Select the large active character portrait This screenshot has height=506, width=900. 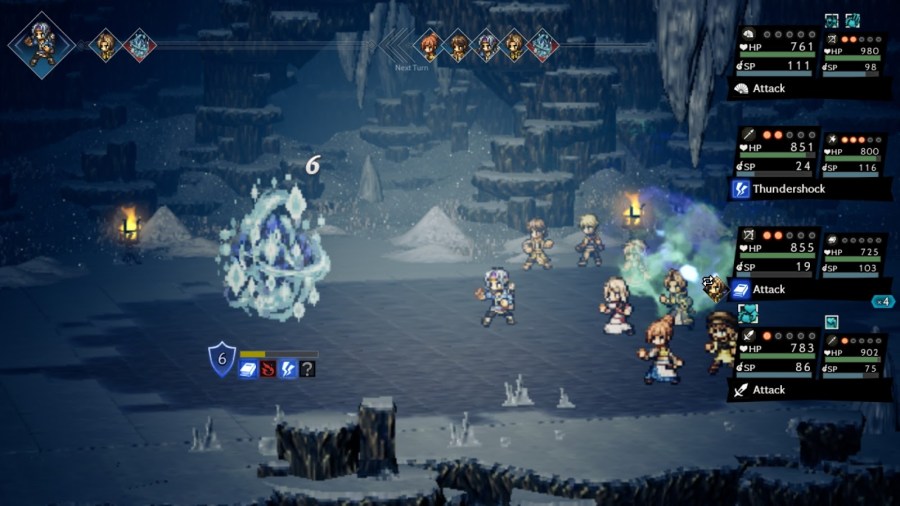pyautogui.click(x=42, y=44)
